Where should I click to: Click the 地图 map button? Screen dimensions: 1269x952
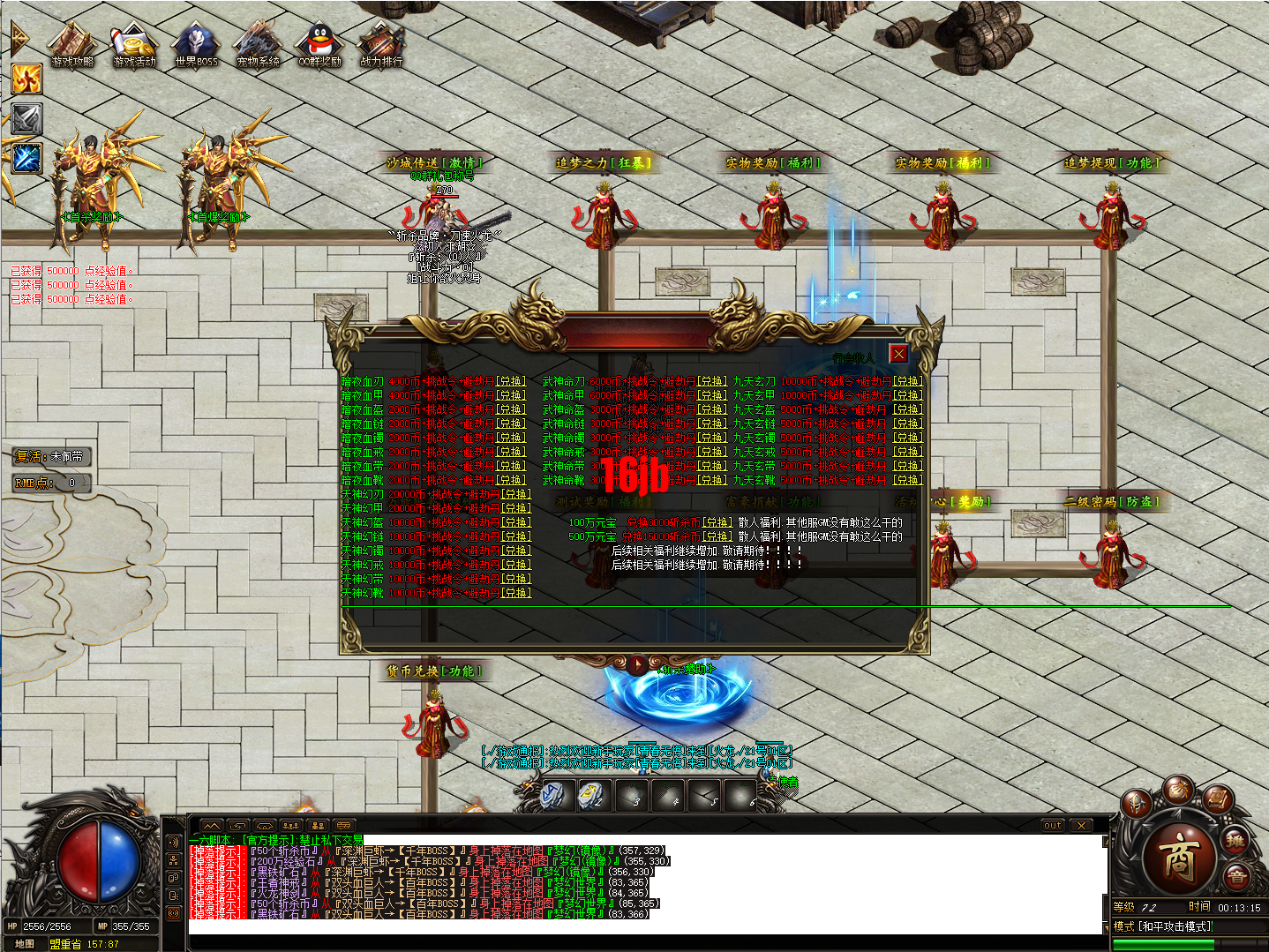(25, 944)
